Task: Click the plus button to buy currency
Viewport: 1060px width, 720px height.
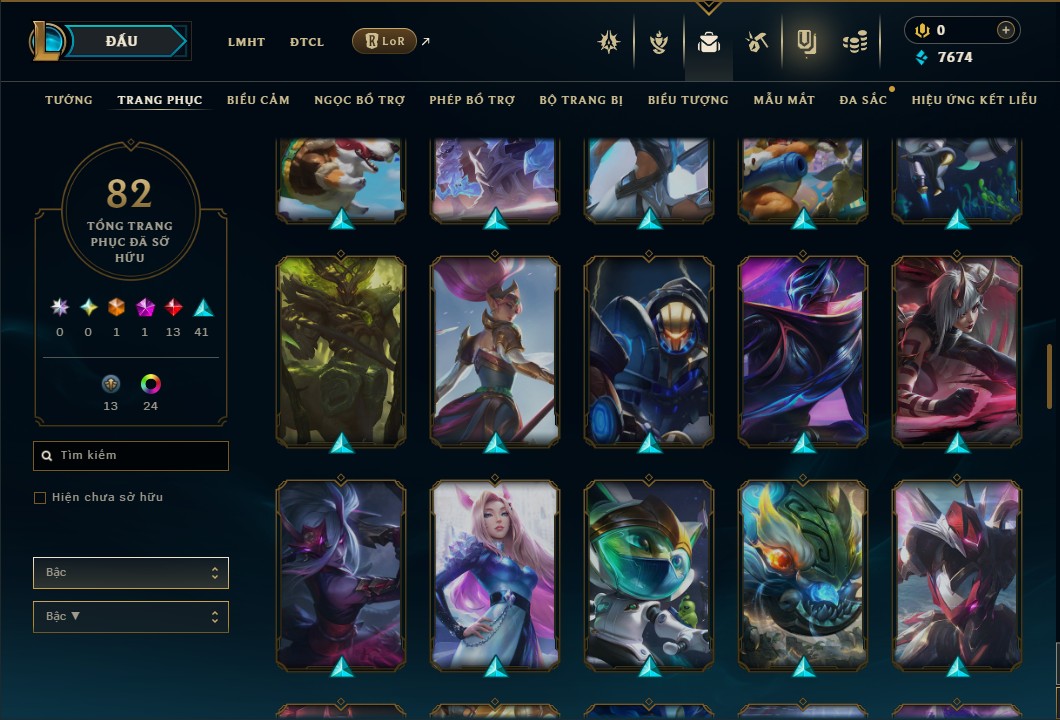Action: click(1005, 30)
